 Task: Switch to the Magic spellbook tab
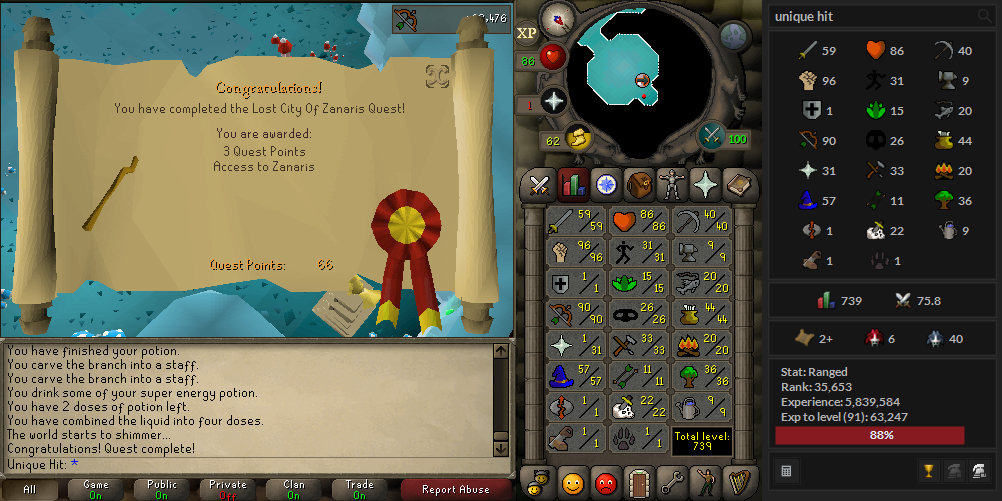click(x=738, y=185)
